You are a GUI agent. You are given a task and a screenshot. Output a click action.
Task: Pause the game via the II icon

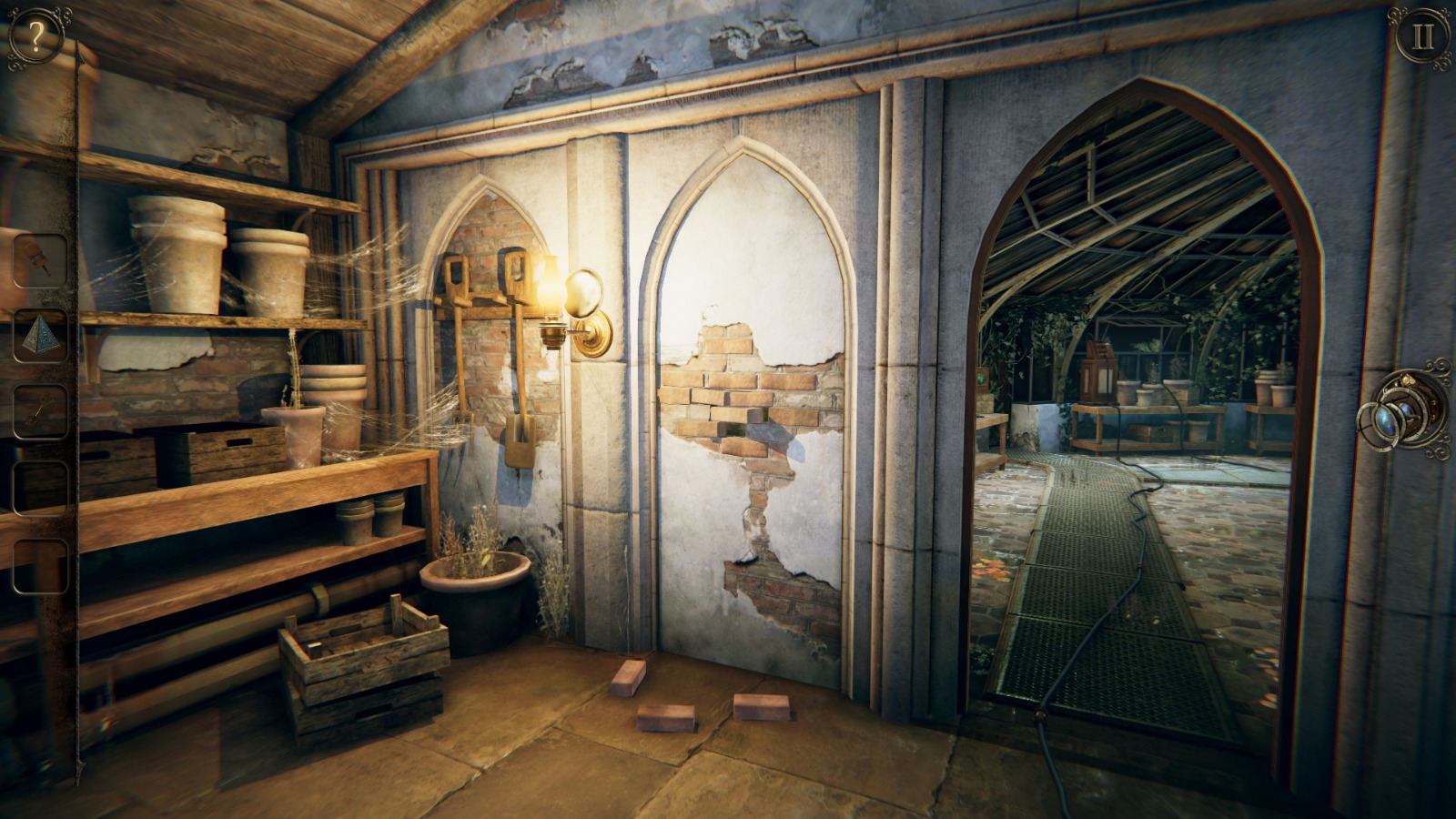1421,36
